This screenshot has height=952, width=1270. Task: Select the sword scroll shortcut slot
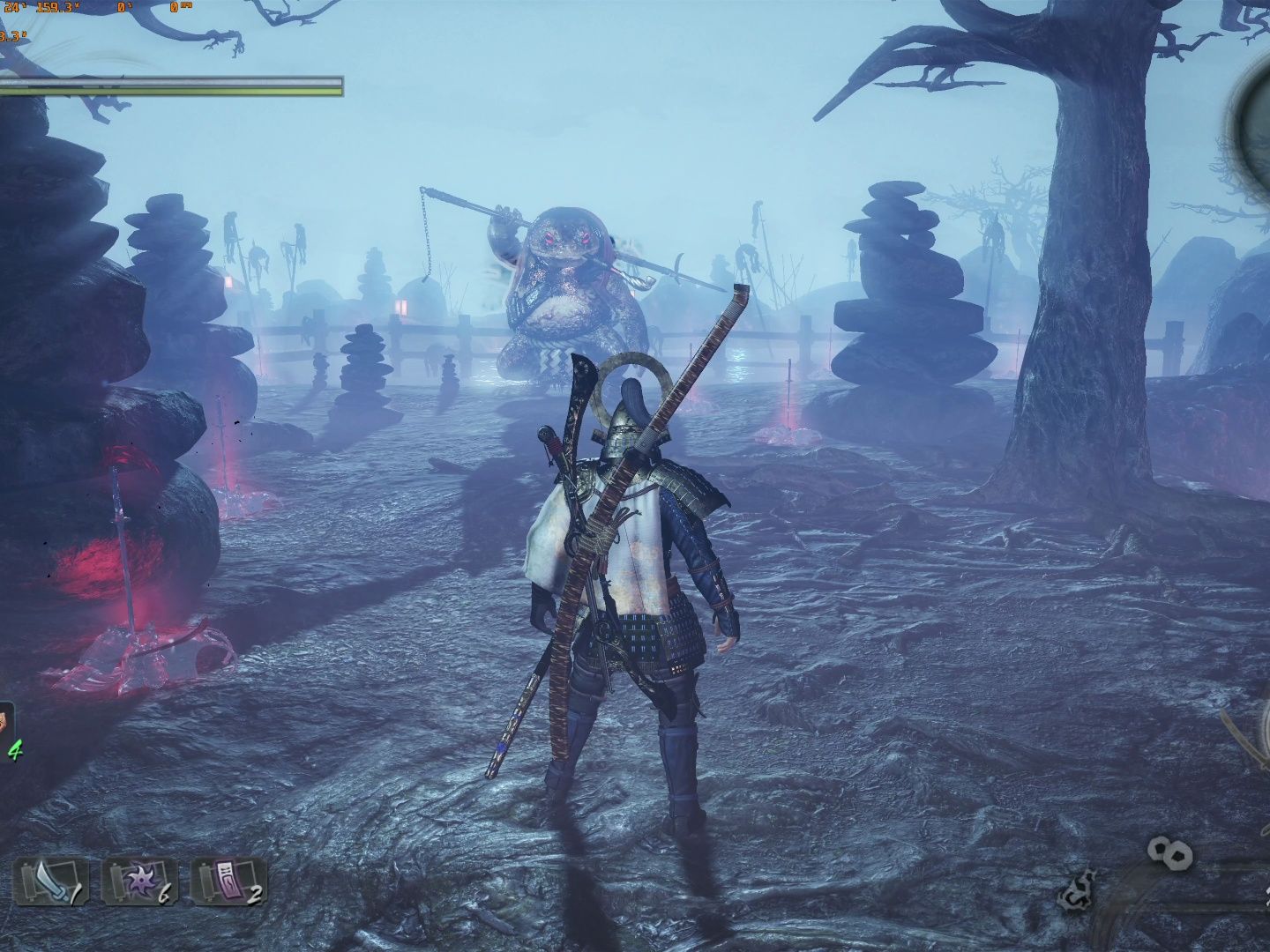pyautogui.click(x=50, y=882)
